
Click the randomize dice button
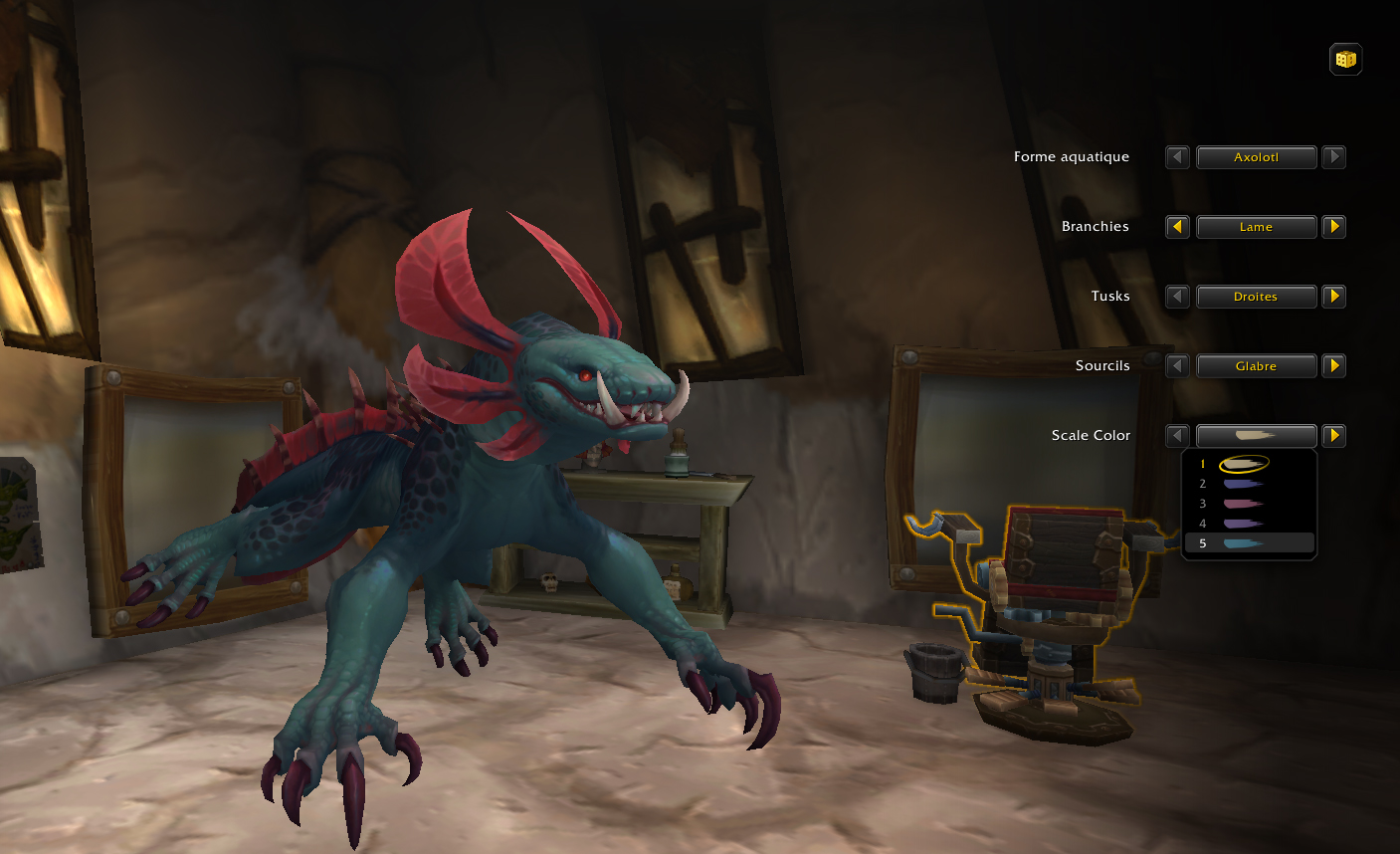click(x=1345, y=60)
